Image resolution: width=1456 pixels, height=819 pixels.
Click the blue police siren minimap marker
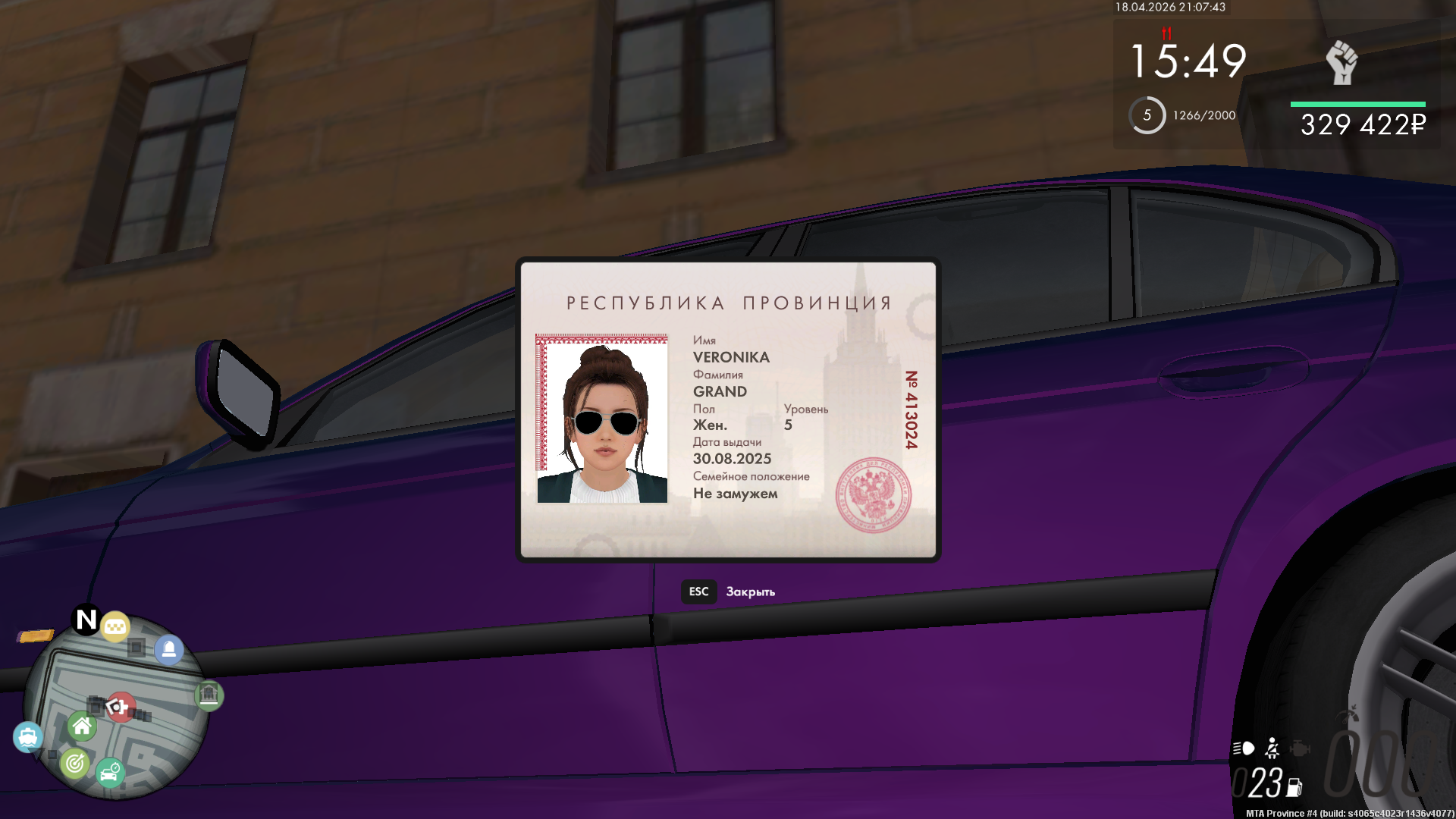[169, 650]
